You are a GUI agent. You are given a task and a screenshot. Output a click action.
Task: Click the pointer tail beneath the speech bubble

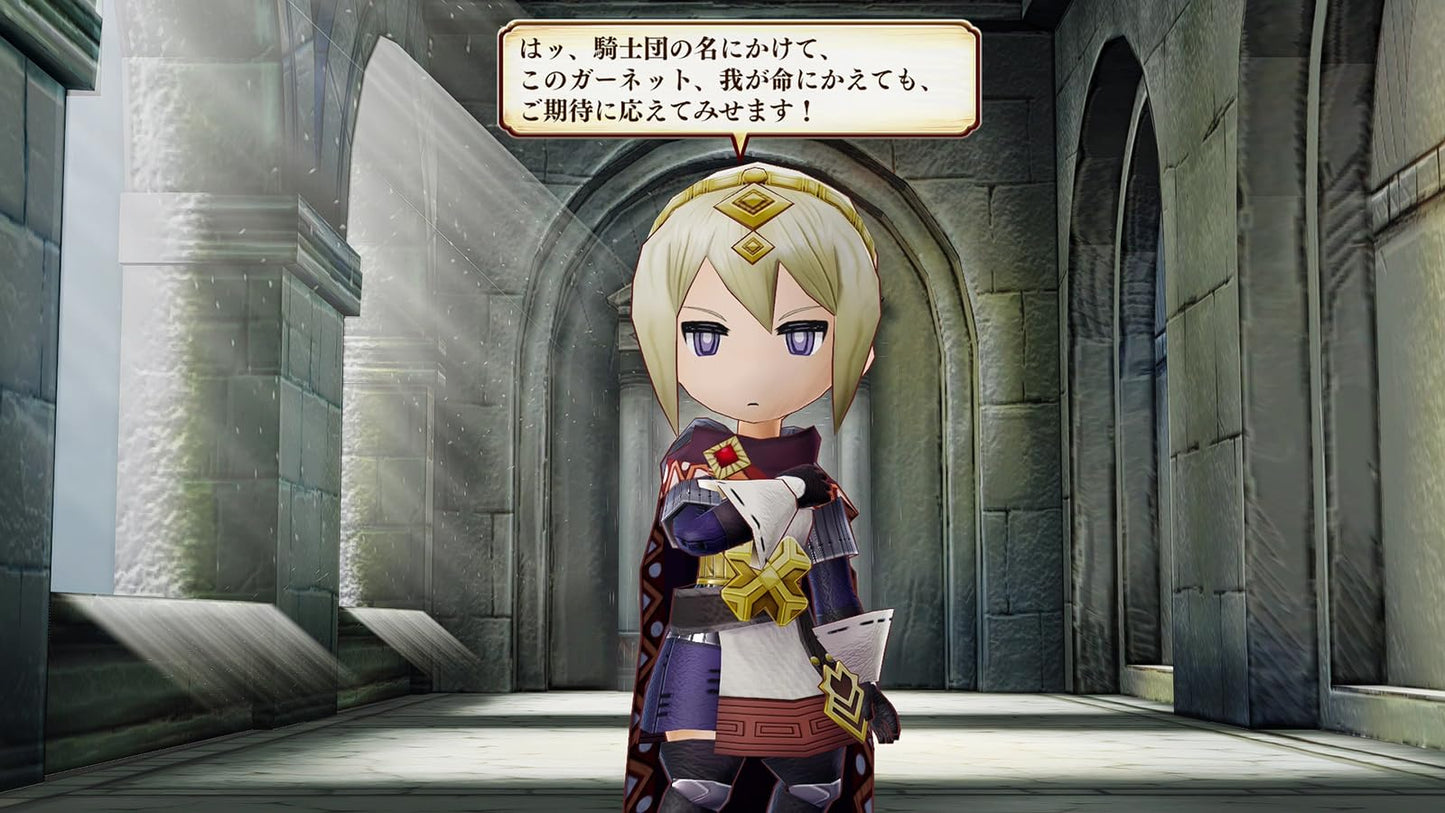point(740,147)
